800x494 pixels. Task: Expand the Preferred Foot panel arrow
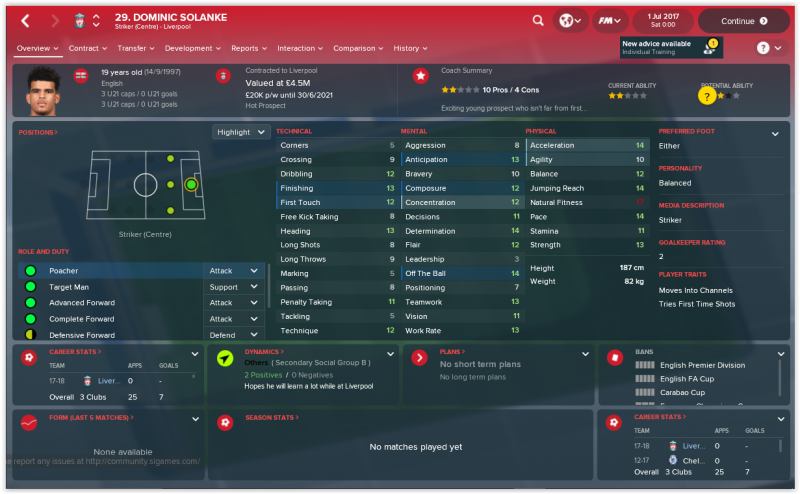point(775,133)
